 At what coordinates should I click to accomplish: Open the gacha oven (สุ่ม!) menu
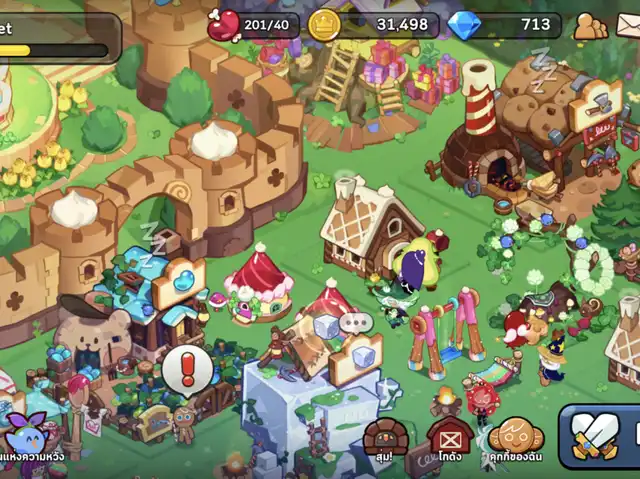point(385,440)
